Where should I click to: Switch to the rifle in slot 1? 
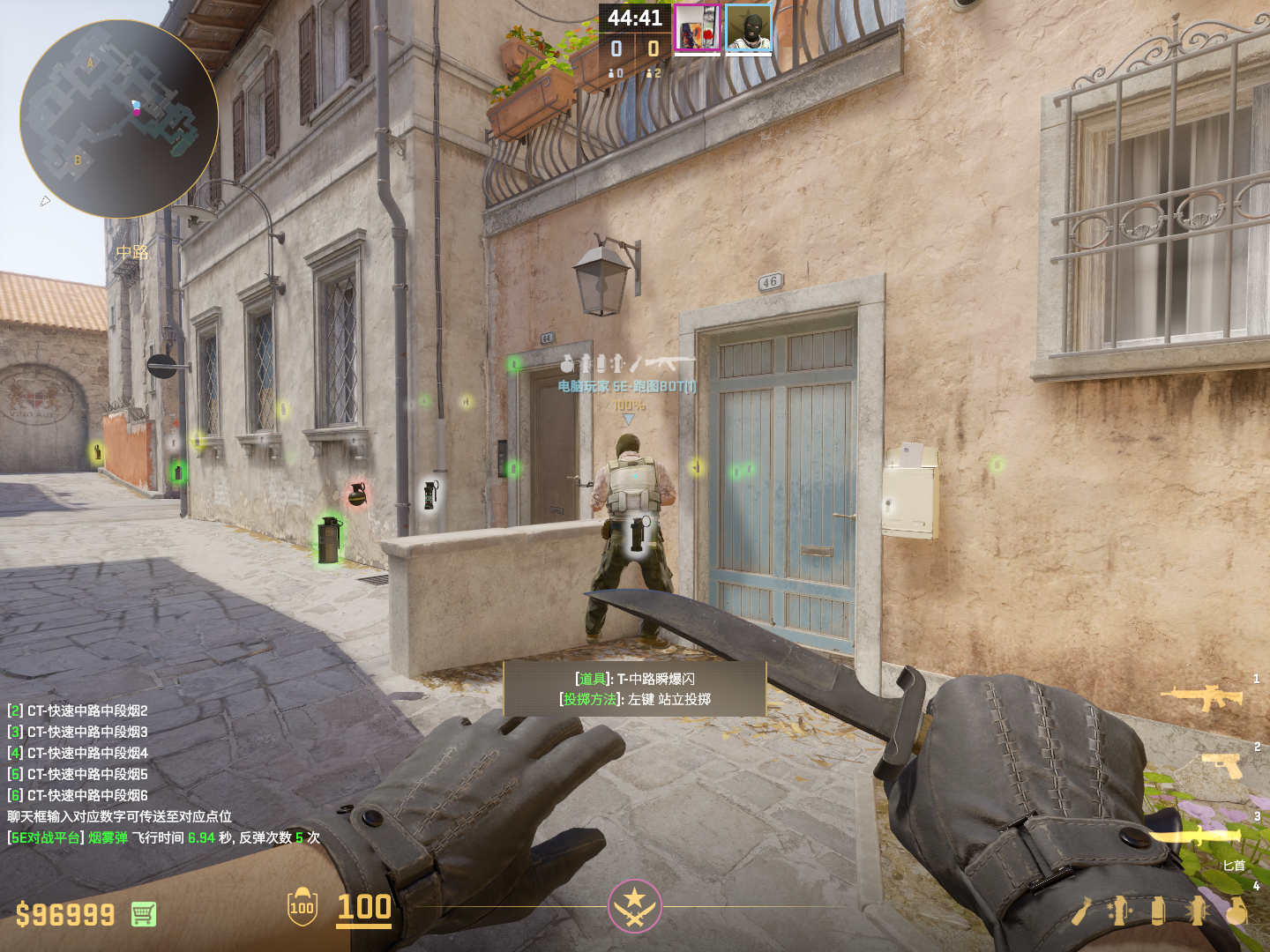tap(1203, 697)
